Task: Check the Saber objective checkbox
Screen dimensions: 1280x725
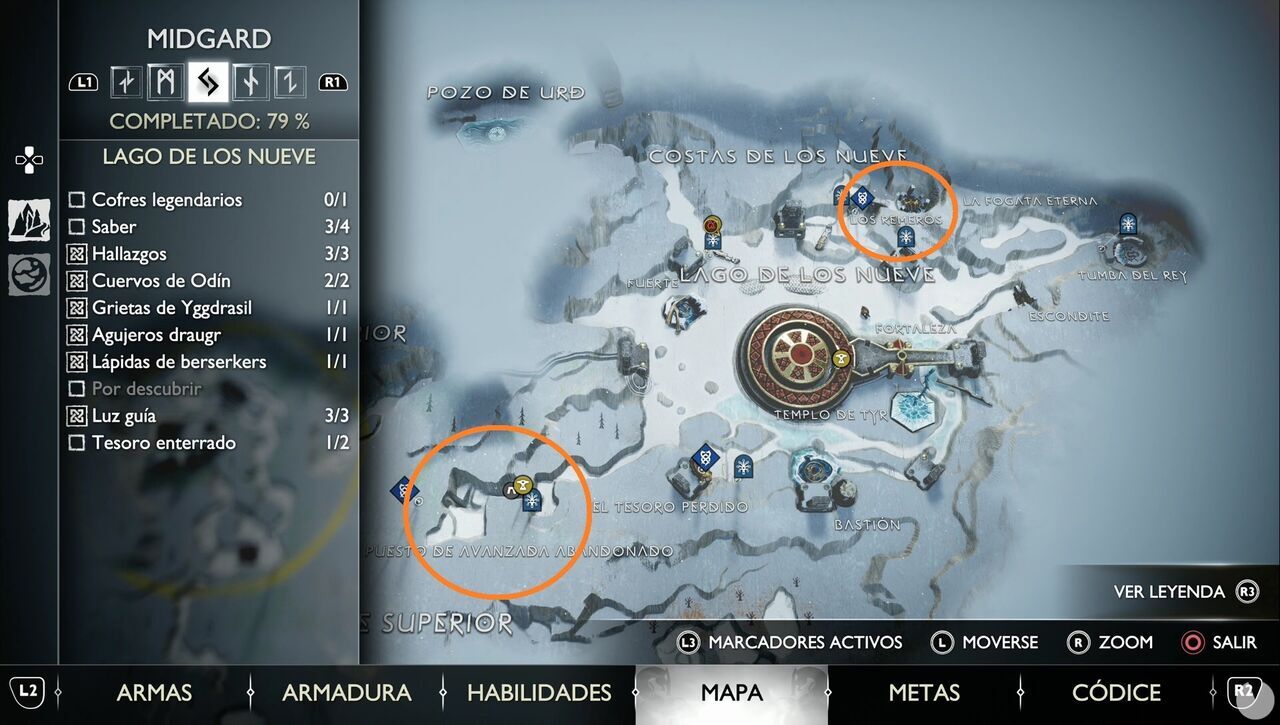Action: click(x=77, y=227)
